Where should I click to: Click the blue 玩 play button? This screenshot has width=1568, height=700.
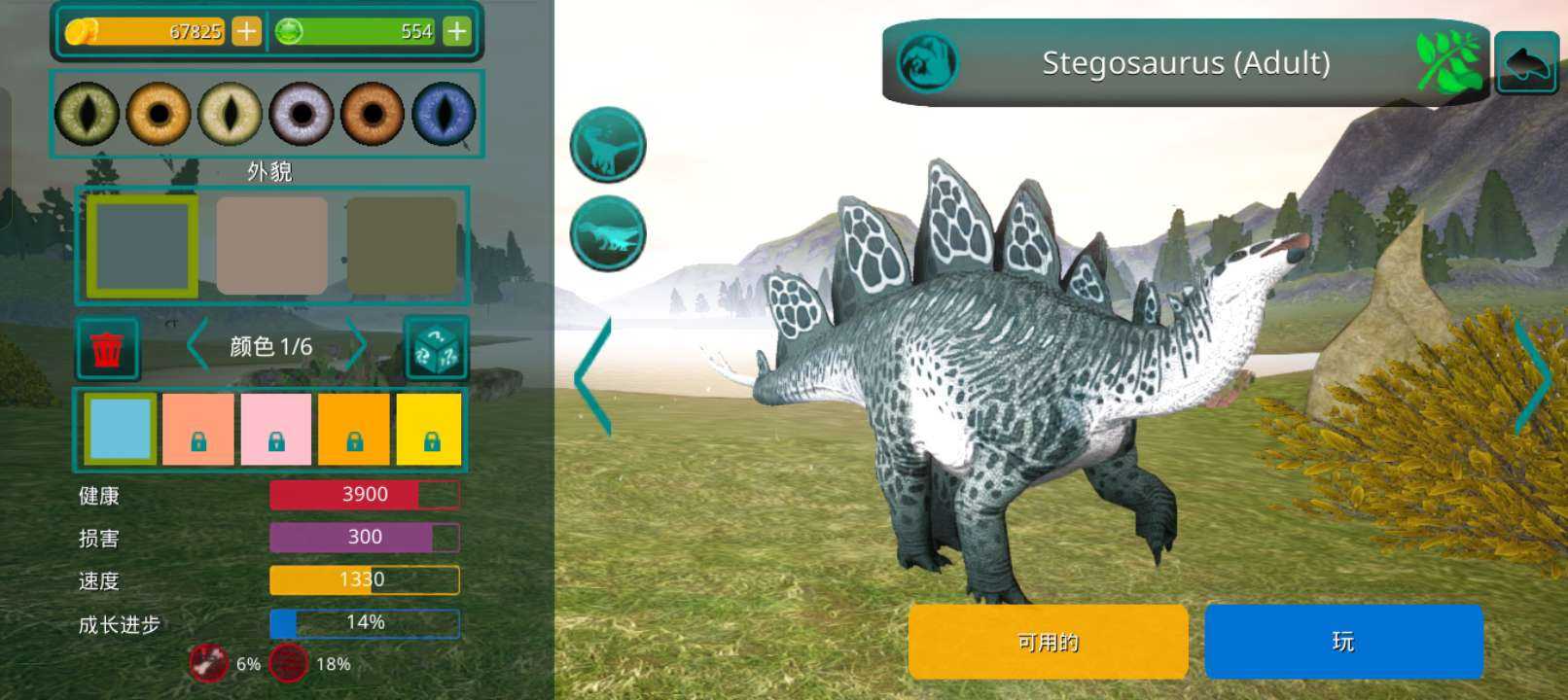[x=1343, y=642]
